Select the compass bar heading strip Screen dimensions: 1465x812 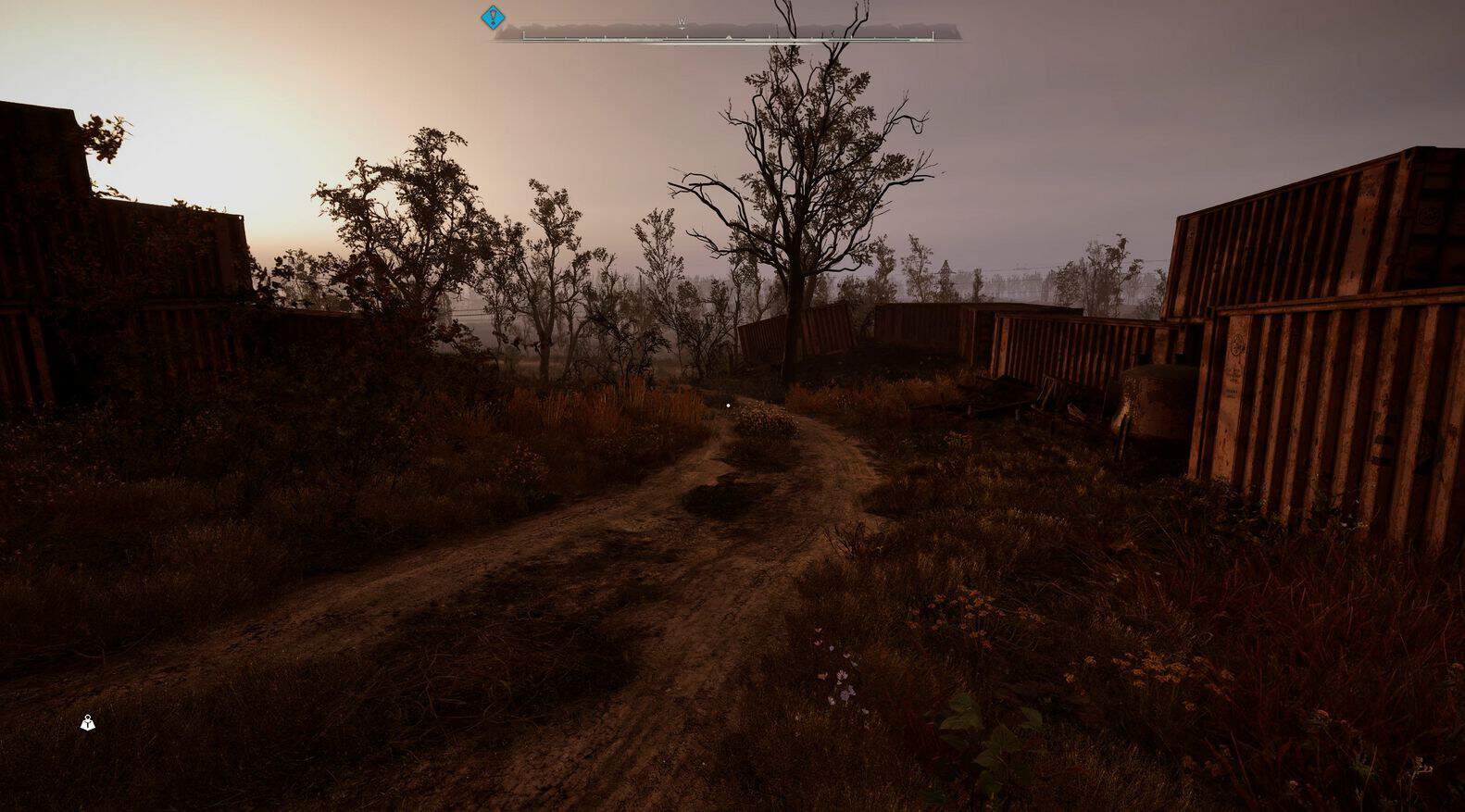(727, 33)
